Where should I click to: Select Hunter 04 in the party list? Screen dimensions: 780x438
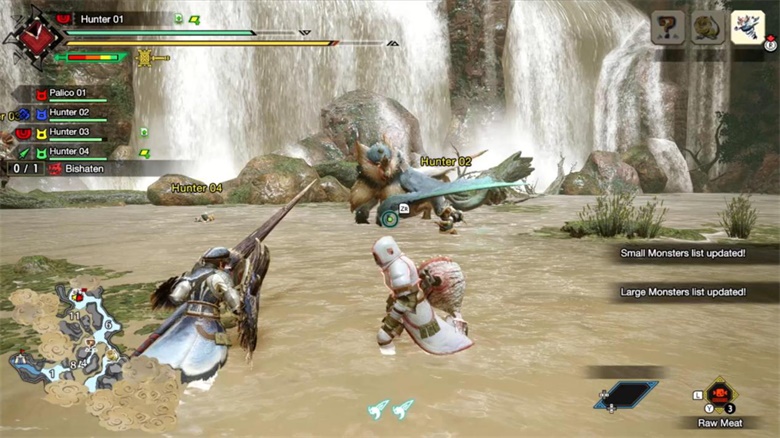[67, 151]
